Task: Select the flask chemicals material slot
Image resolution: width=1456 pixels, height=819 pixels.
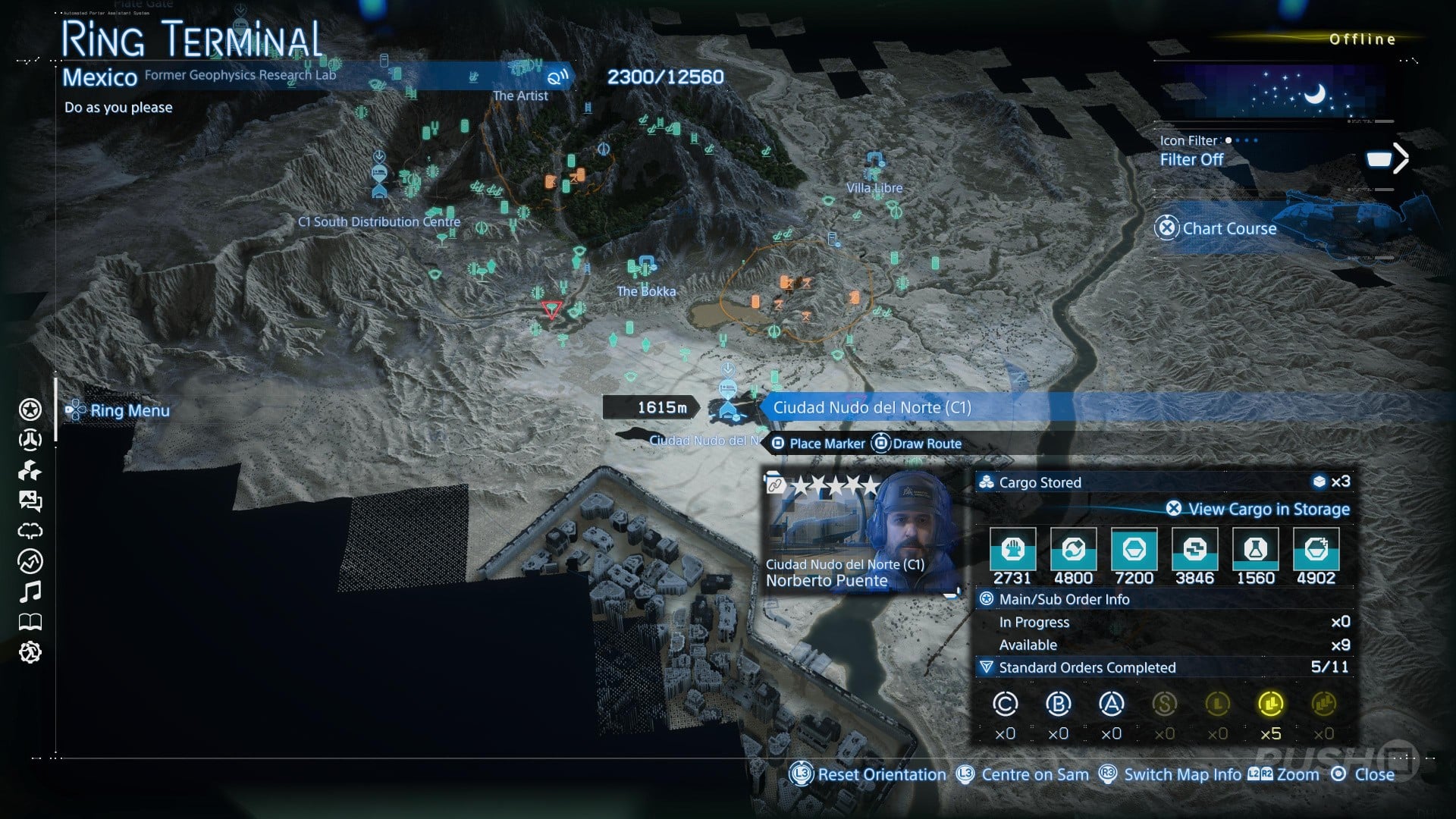Action: pos(1255,551)
